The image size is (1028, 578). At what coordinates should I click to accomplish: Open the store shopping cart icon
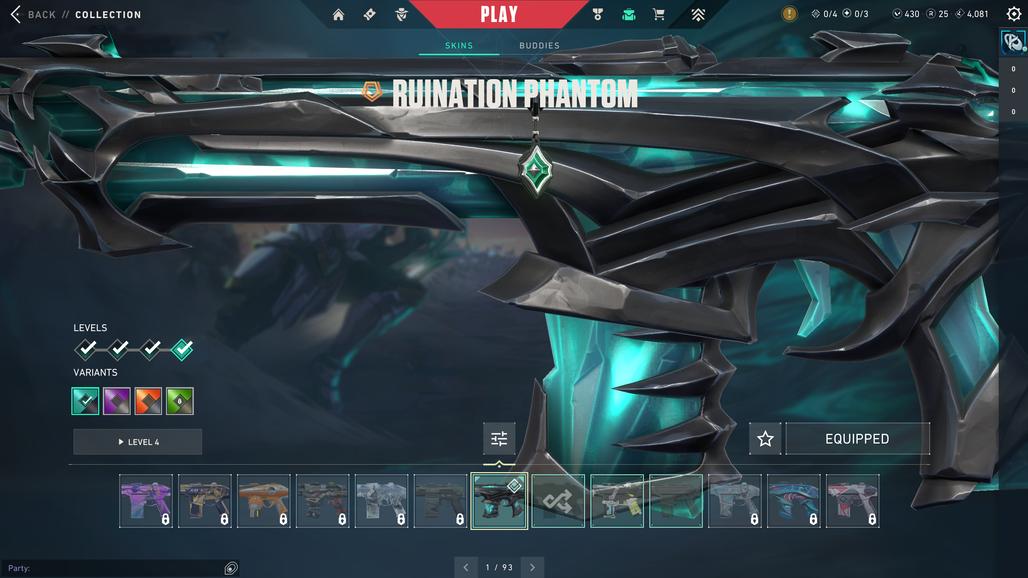(658, 15)
